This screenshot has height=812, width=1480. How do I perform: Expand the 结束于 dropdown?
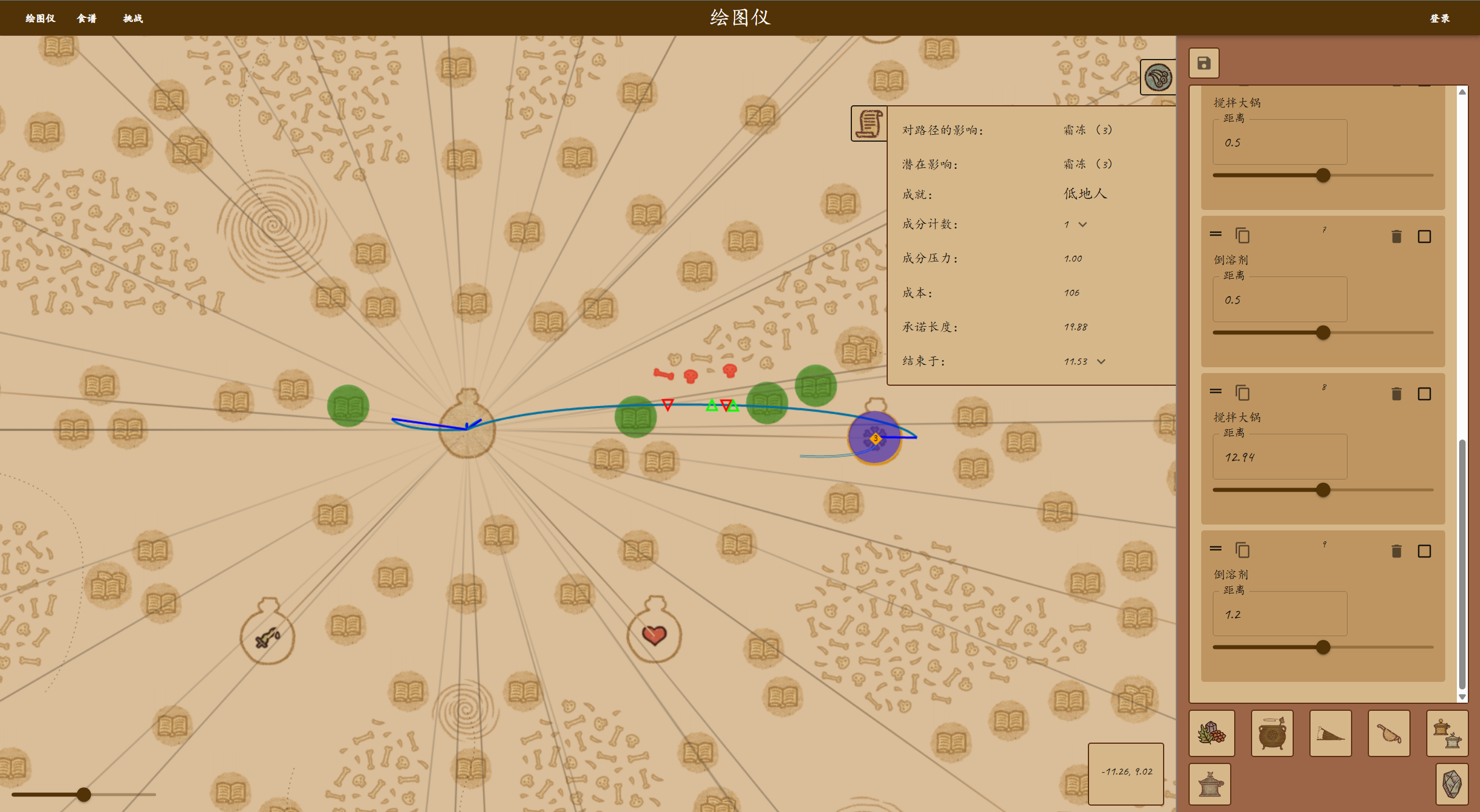click(1101, 361)
